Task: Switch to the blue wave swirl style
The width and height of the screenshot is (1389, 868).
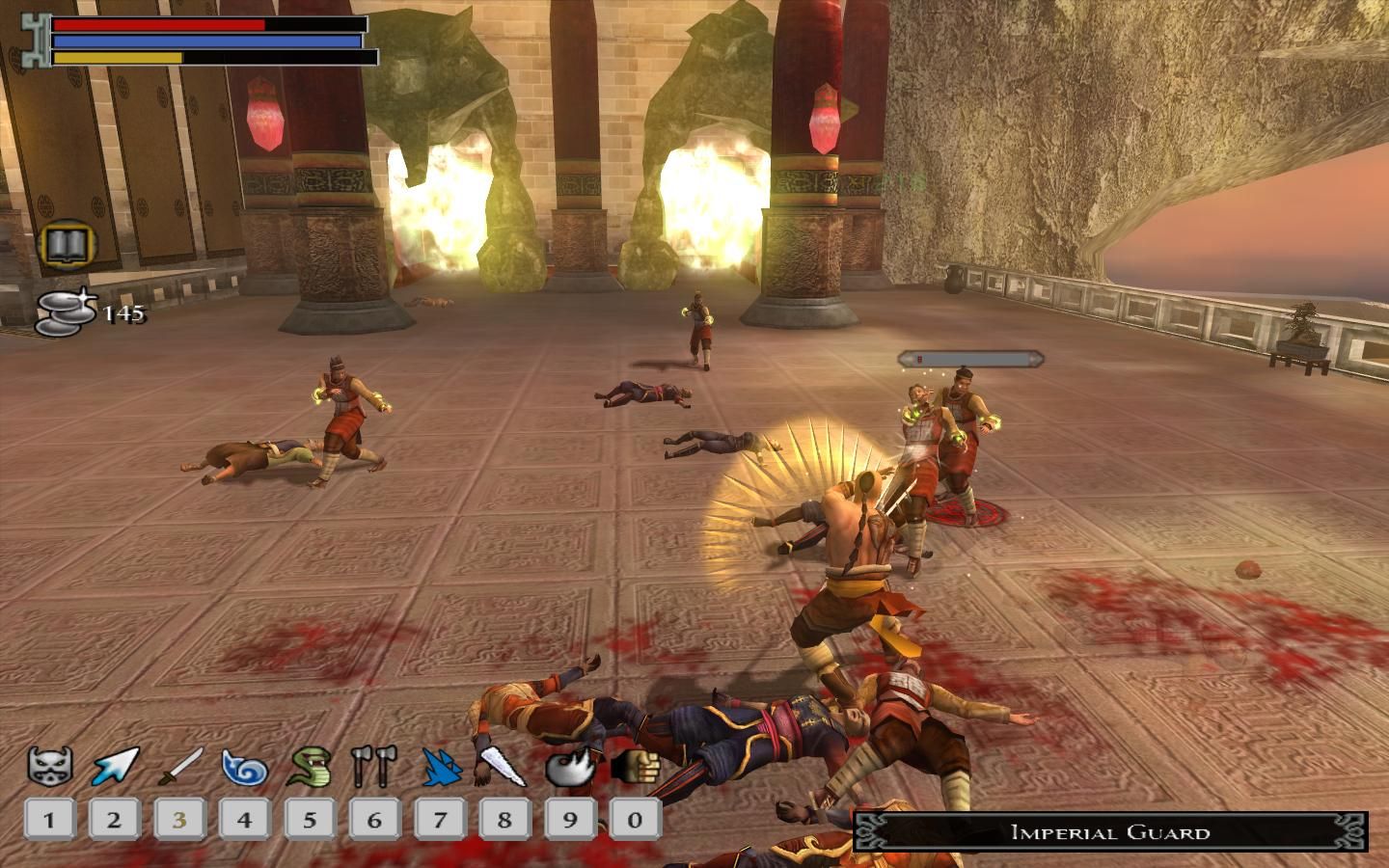Action: click(x=244, y=768)
